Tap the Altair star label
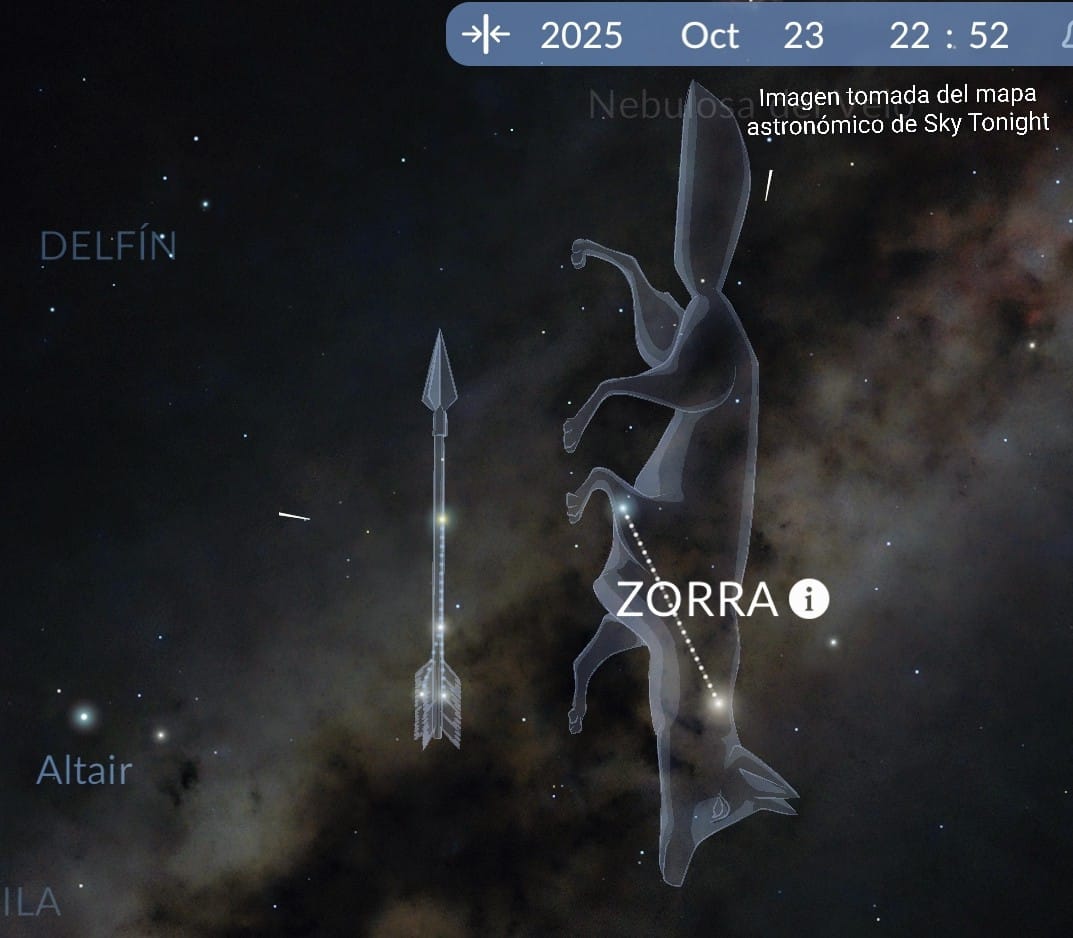The width and height of the screenshot is (1073, 938). tap(84, 770)
